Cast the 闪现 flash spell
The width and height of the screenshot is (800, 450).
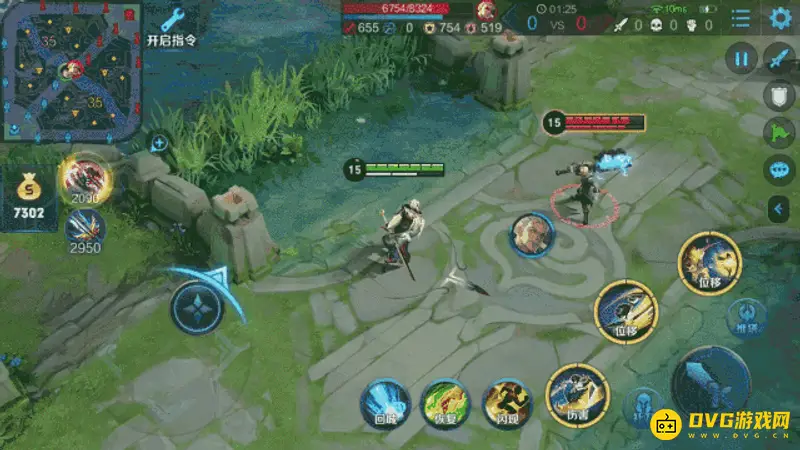(x=507, y=403)
